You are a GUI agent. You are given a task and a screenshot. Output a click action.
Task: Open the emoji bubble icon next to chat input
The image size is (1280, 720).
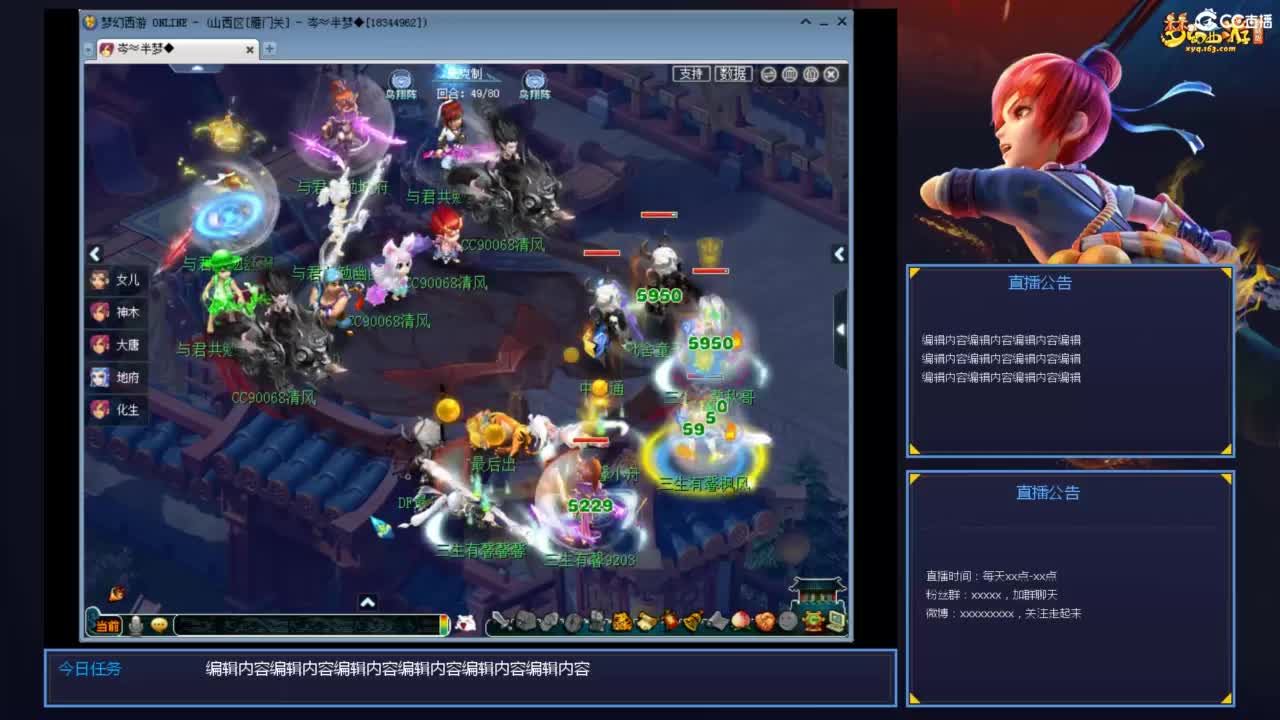click(158, 624)
